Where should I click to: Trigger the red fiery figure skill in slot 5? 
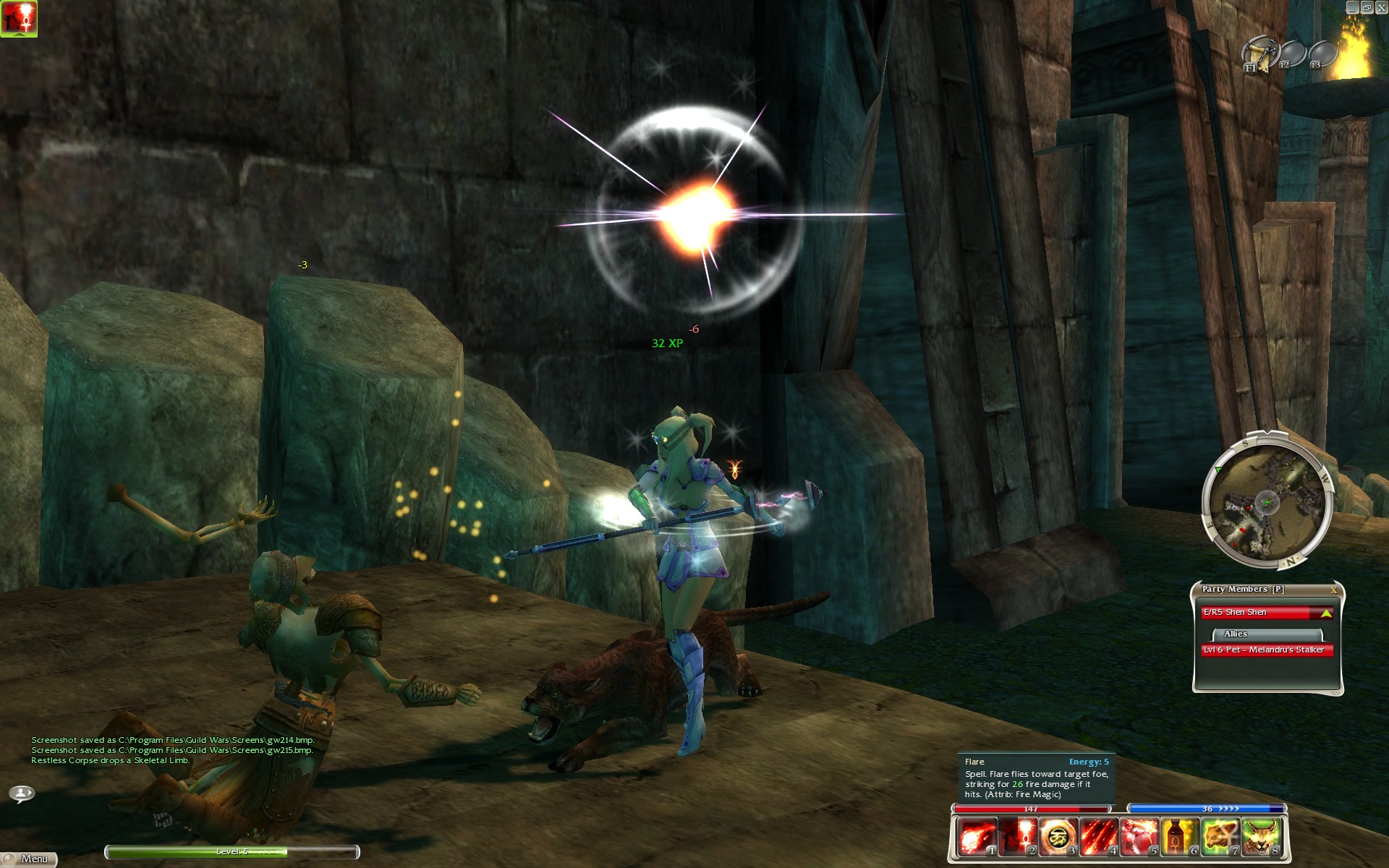(x=1139, y=838)
